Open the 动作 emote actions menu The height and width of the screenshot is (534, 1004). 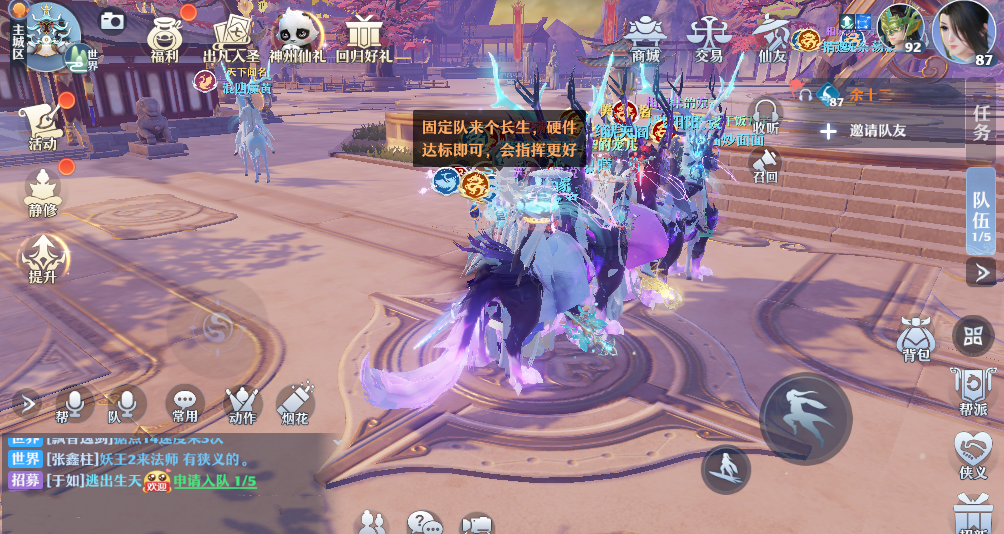tap(242, 402)
